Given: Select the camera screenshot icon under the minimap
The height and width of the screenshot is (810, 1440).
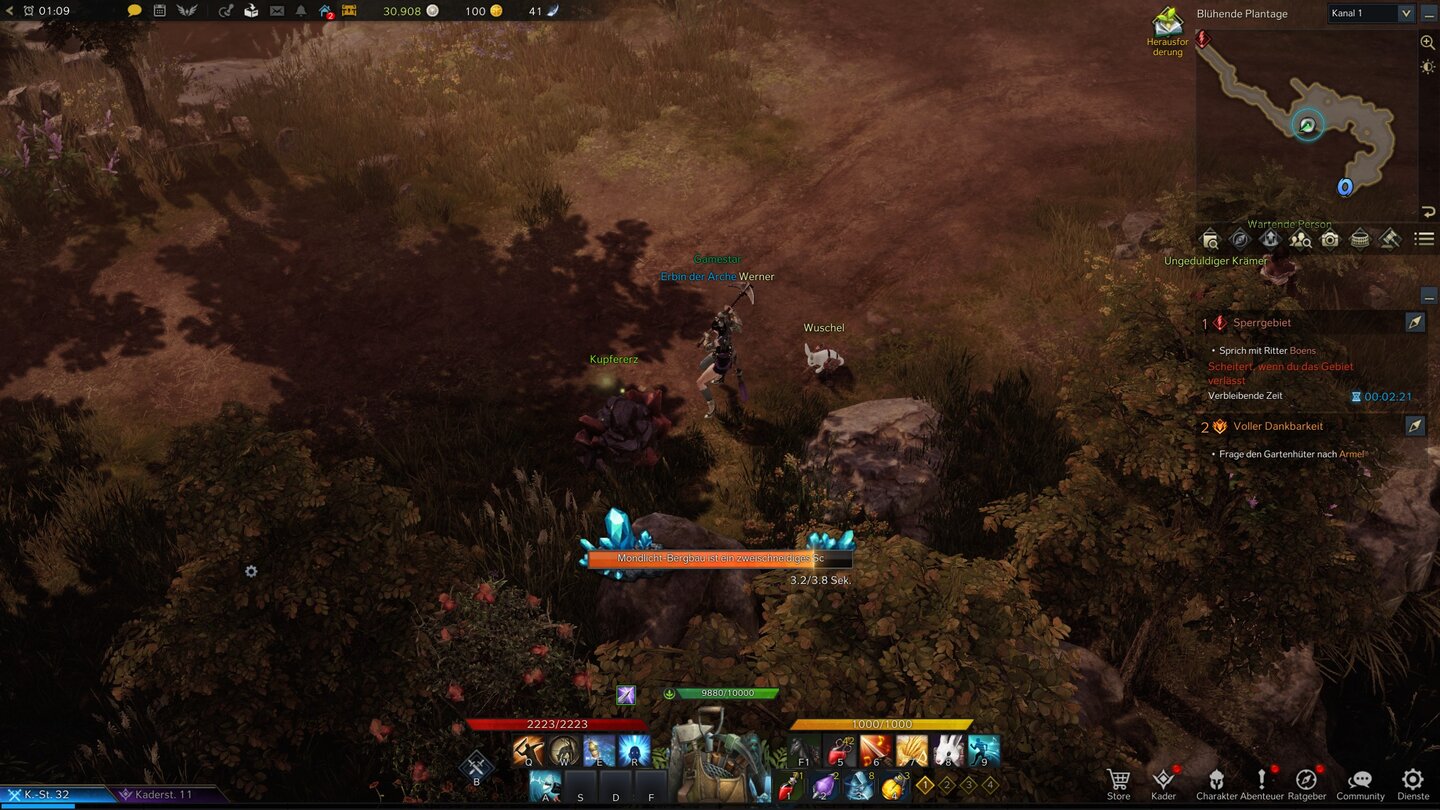Looking at the screenshot, I should tap(1329, 239).
